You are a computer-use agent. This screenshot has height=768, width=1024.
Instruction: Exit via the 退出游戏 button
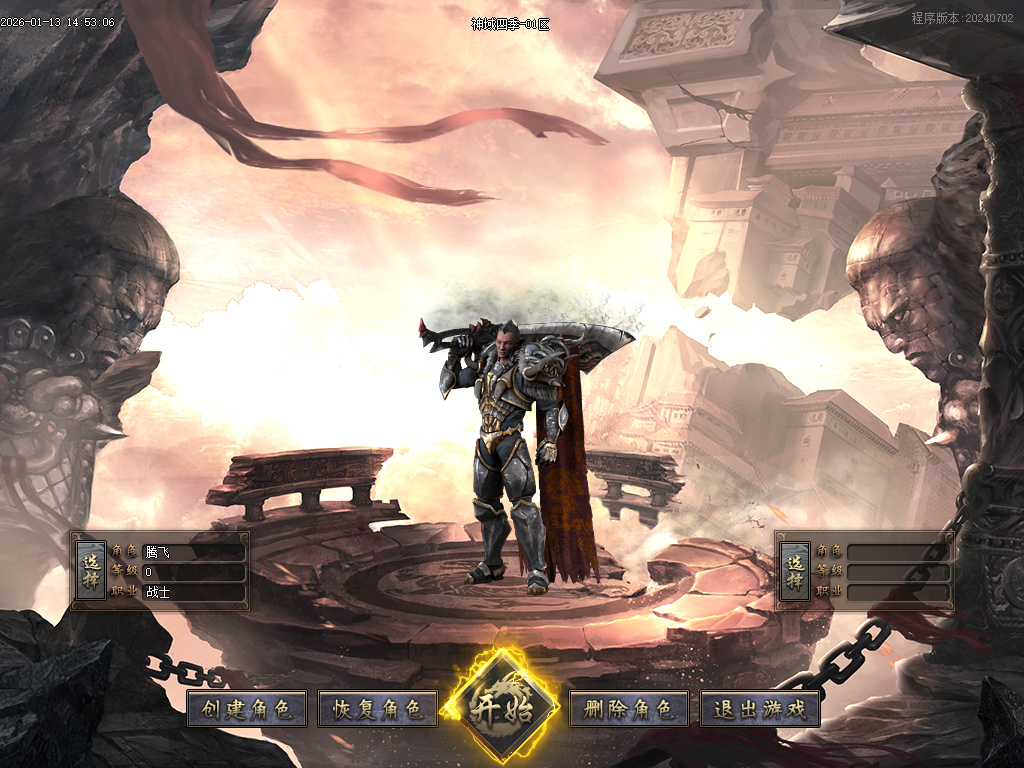(x=760, y=709)
